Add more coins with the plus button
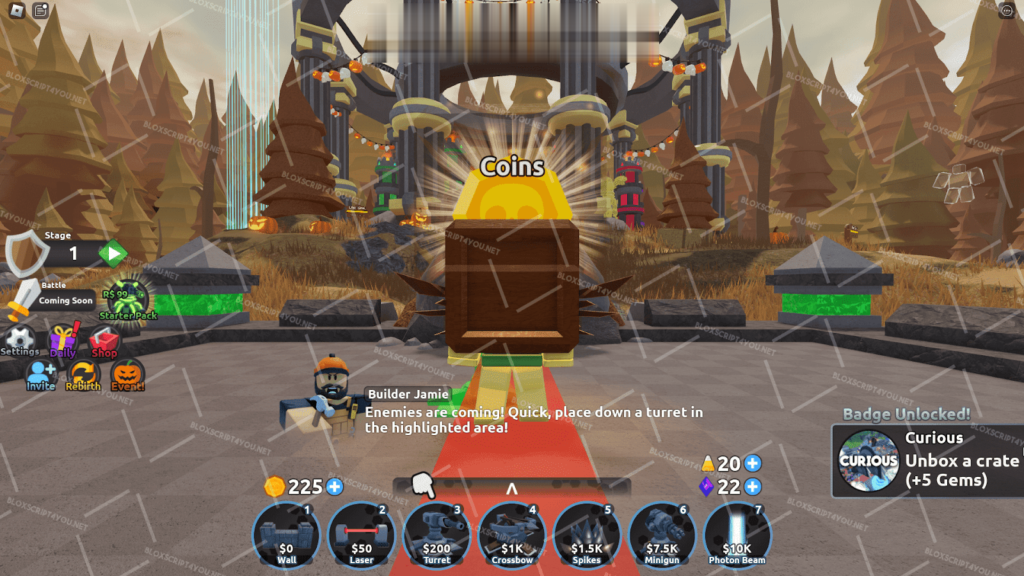This screenshot has width=1024, height=576. point(335,487)
